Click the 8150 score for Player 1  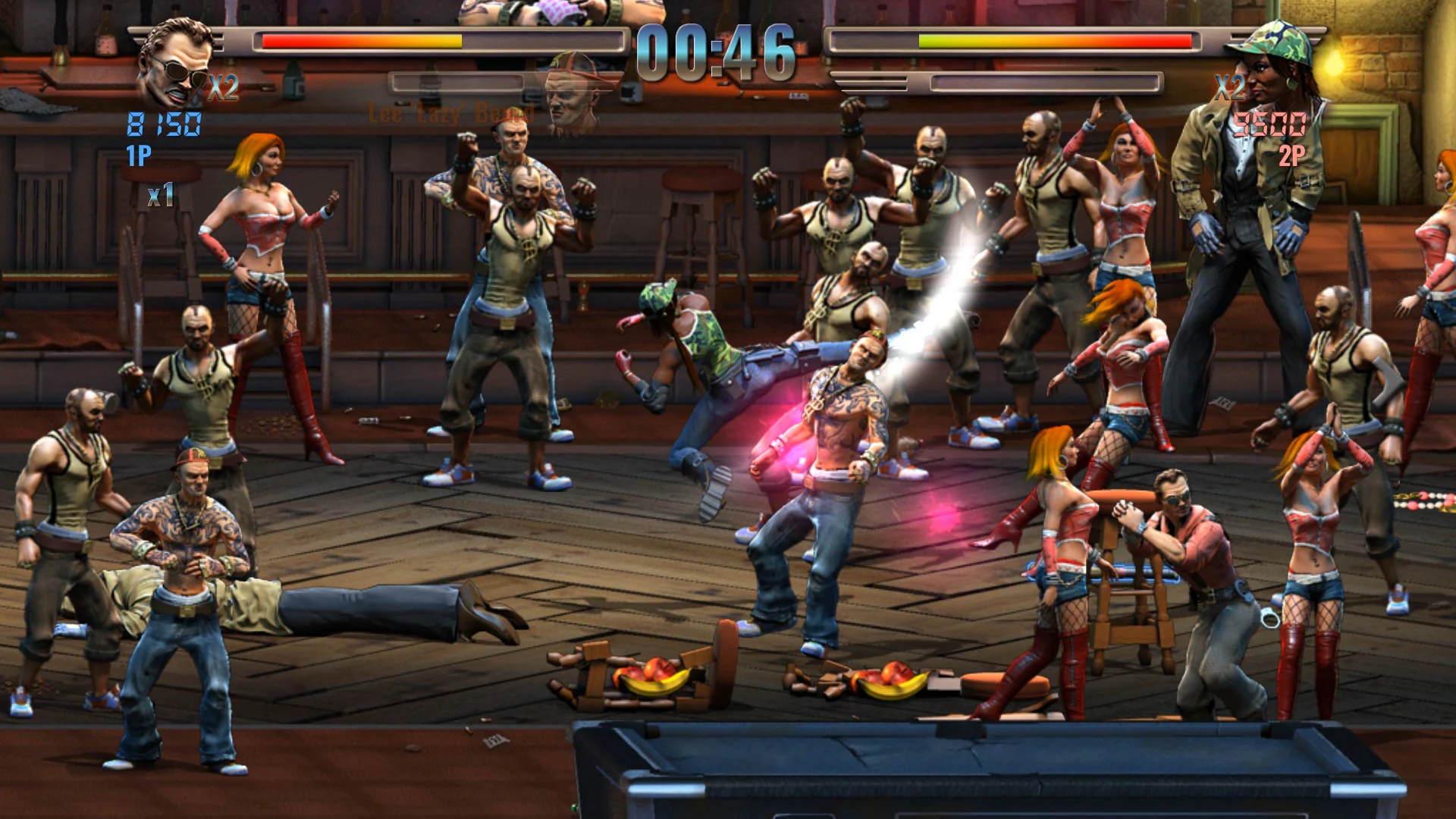pyautogui.click(x=164, y=124)
